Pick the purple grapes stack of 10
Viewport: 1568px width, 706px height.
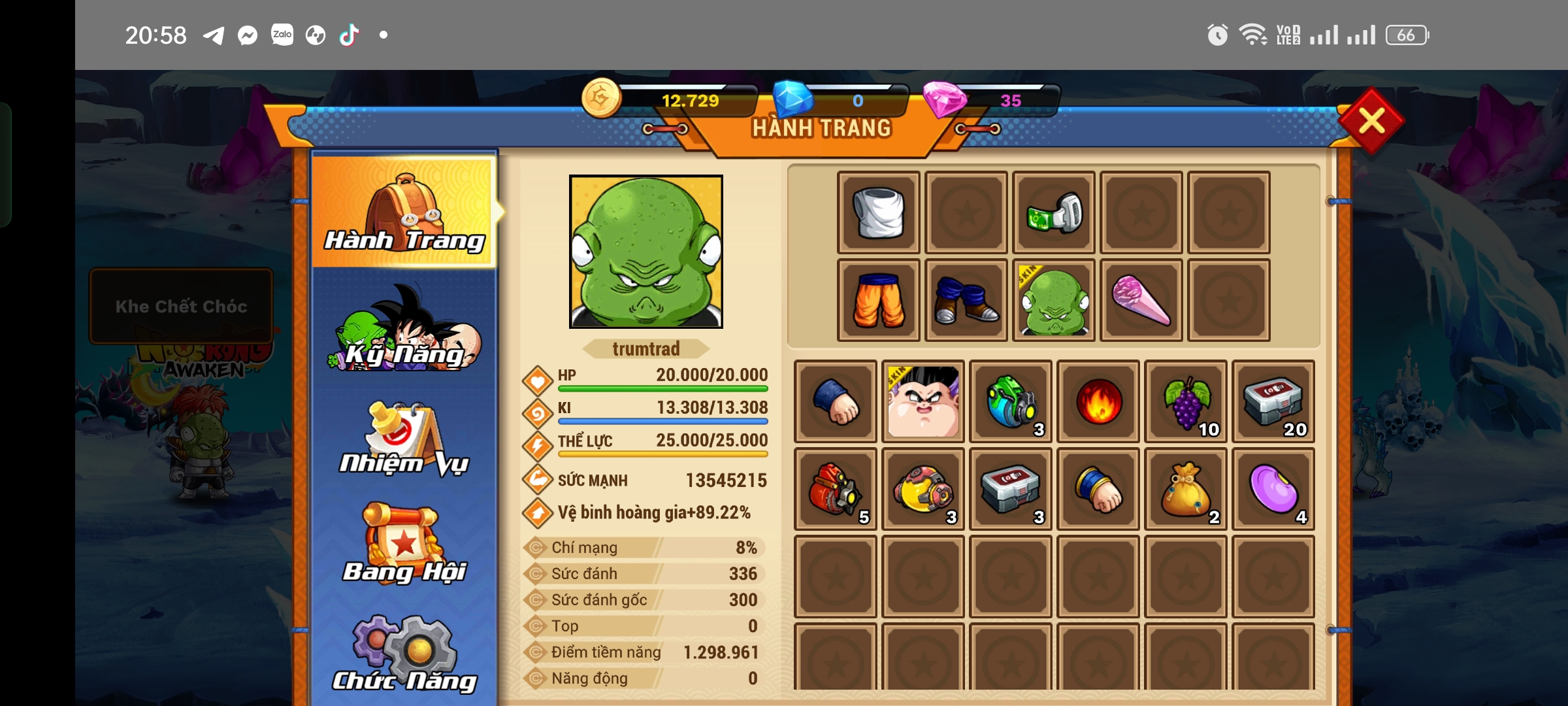1186,401
